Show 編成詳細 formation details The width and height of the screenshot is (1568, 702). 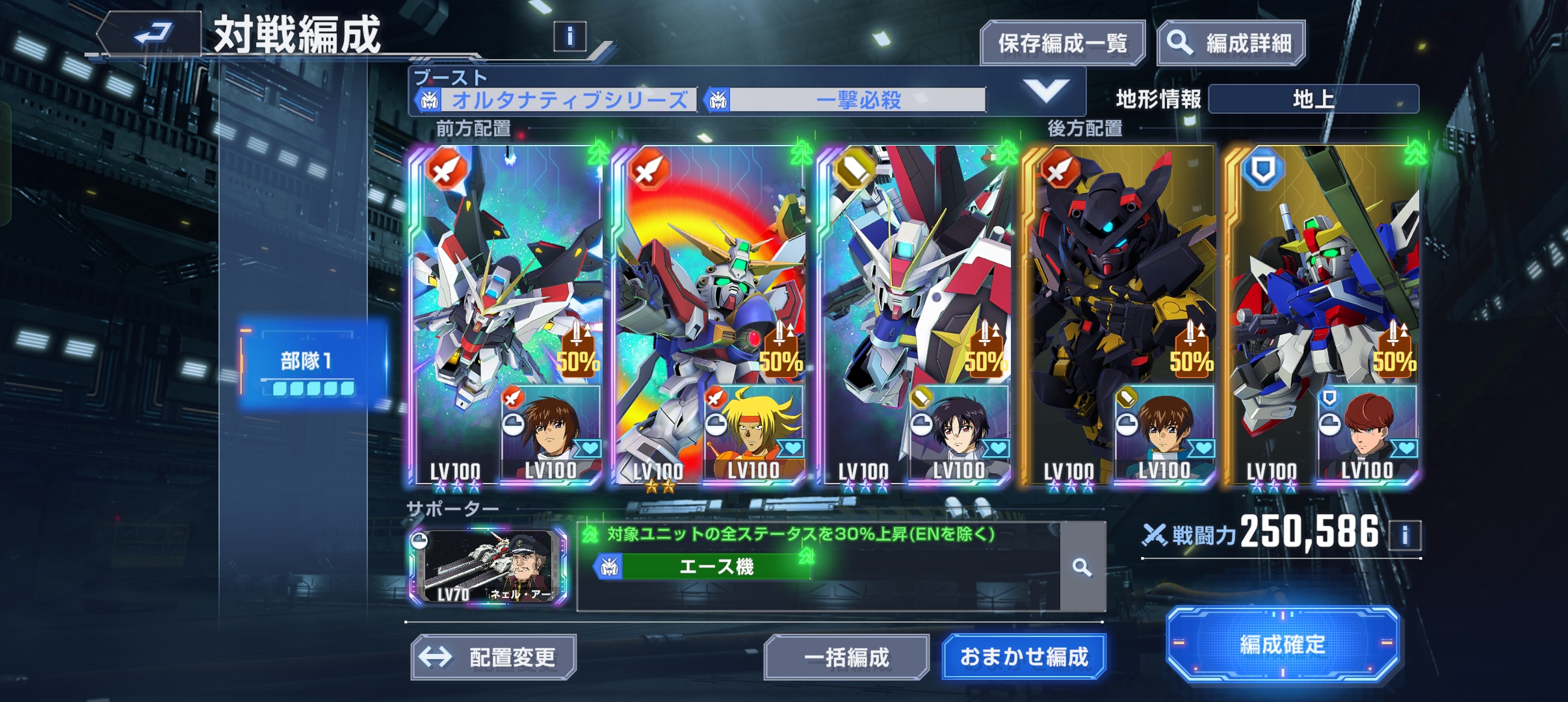(1231, 44)
